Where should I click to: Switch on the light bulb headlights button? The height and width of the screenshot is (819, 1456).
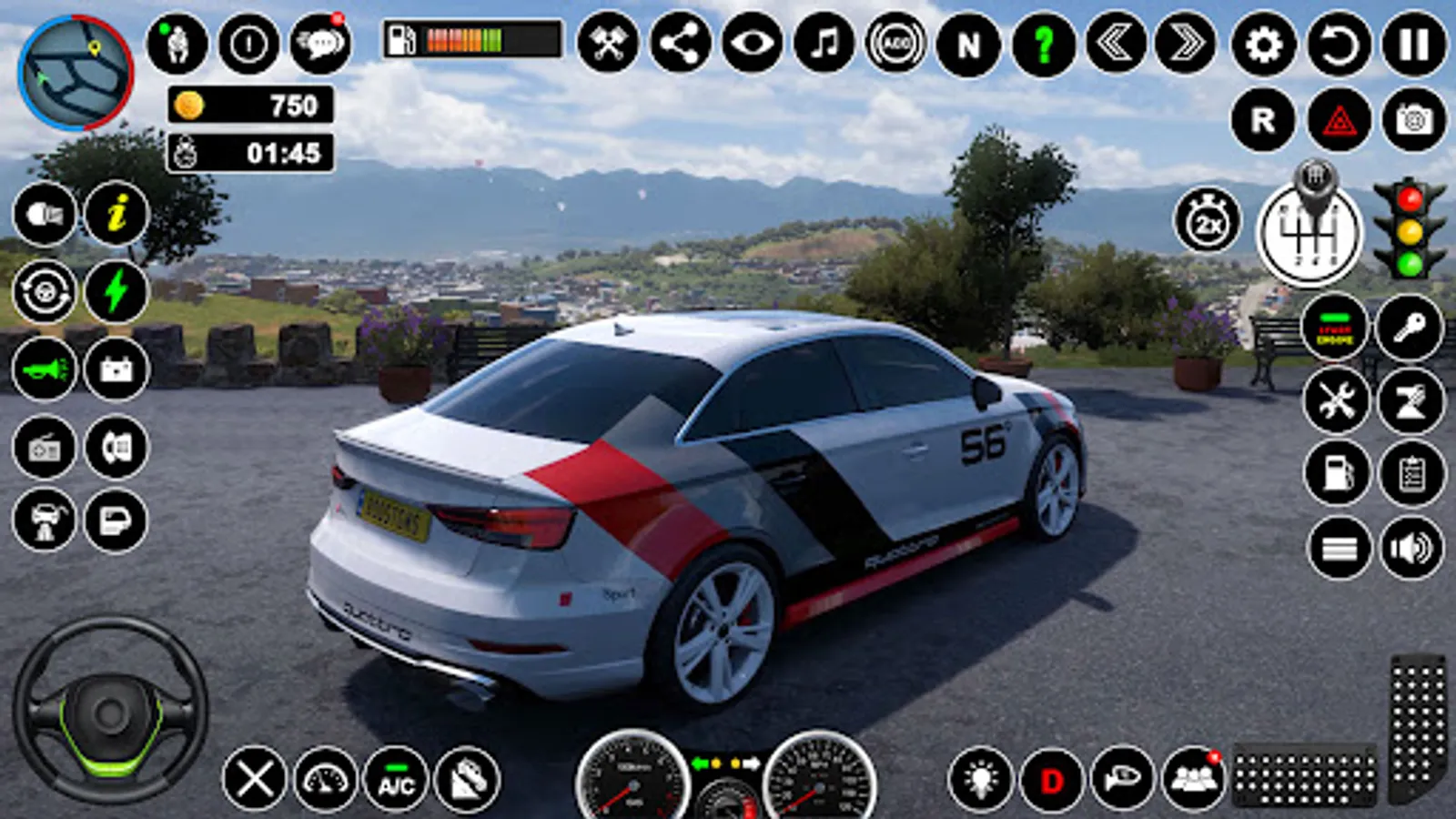pyautogui.click(x=980, y=780)
